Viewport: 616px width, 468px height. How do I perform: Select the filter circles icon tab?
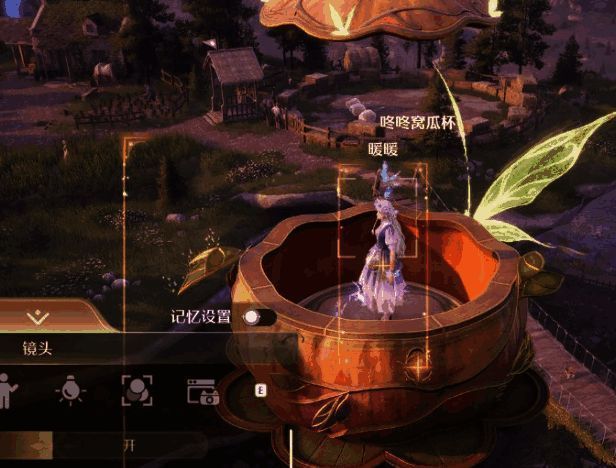(x=136, y=390)
